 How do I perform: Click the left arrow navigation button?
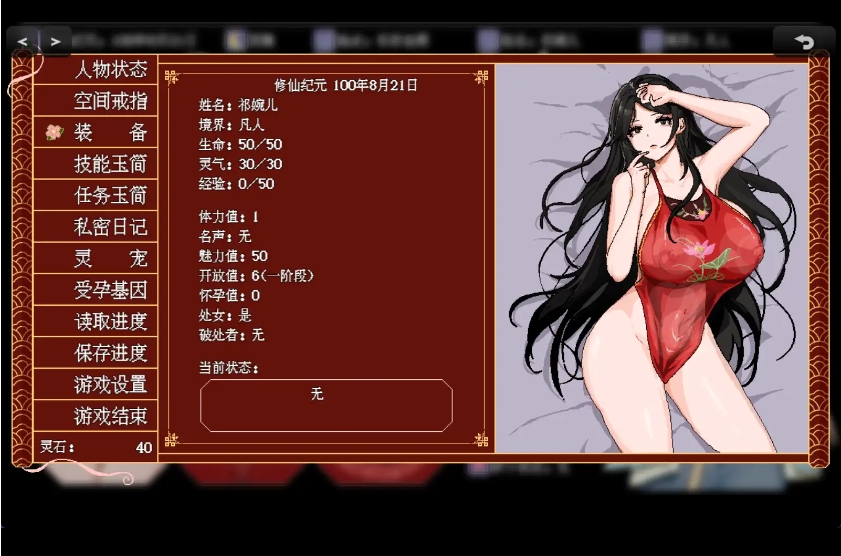point(23,42)
